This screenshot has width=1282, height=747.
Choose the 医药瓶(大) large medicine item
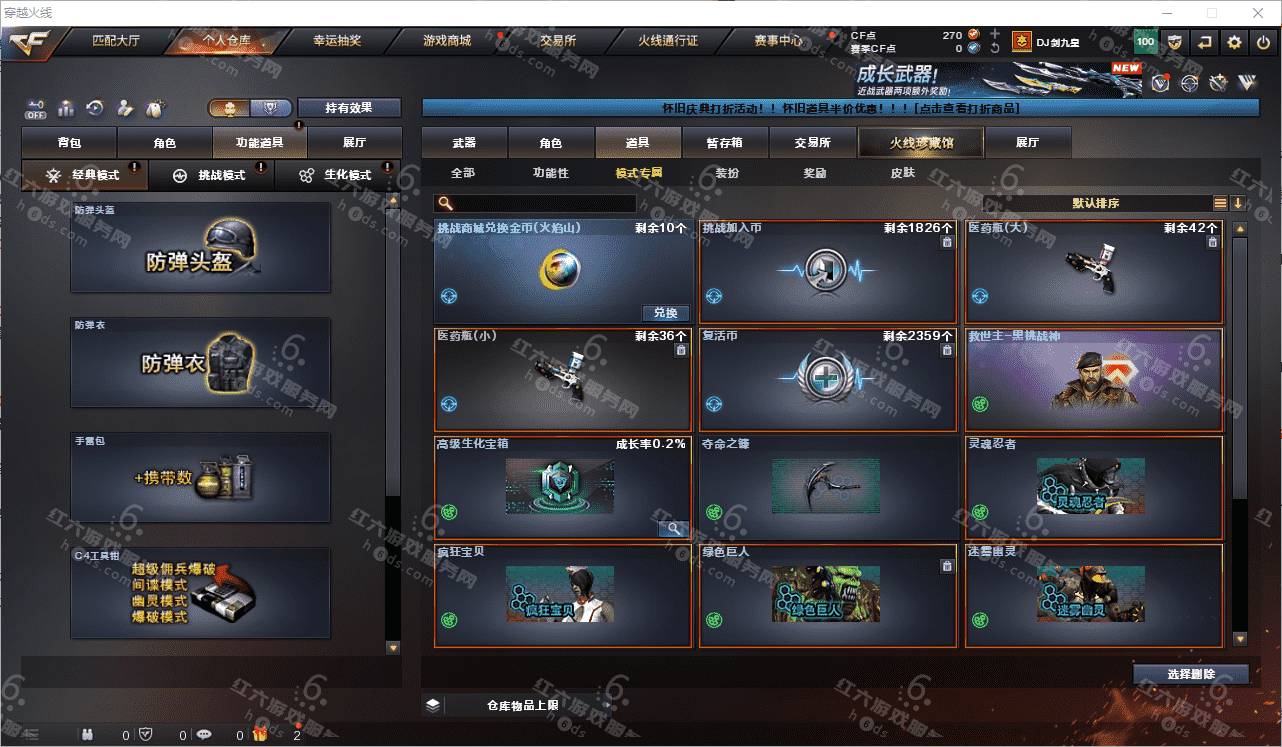[x=1093, y=270]
